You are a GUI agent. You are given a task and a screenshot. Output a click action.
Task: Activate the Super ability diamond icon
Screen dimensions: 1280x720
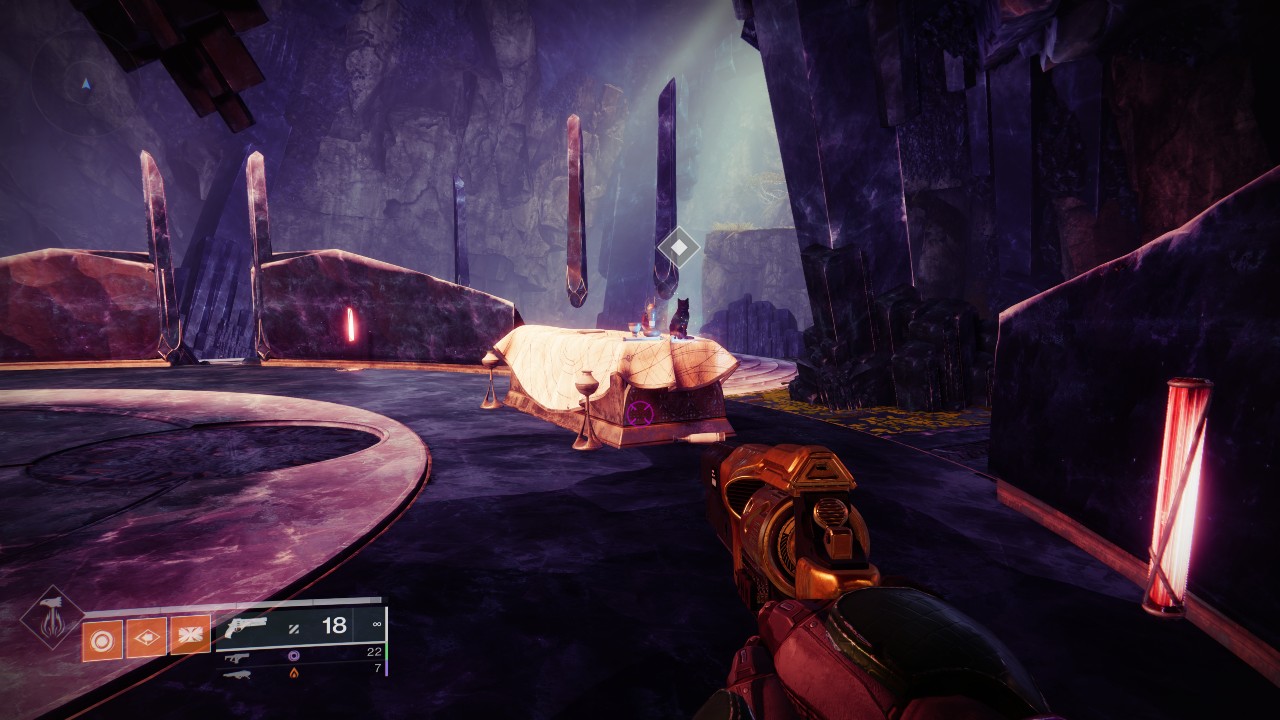(x=52, y=618)
